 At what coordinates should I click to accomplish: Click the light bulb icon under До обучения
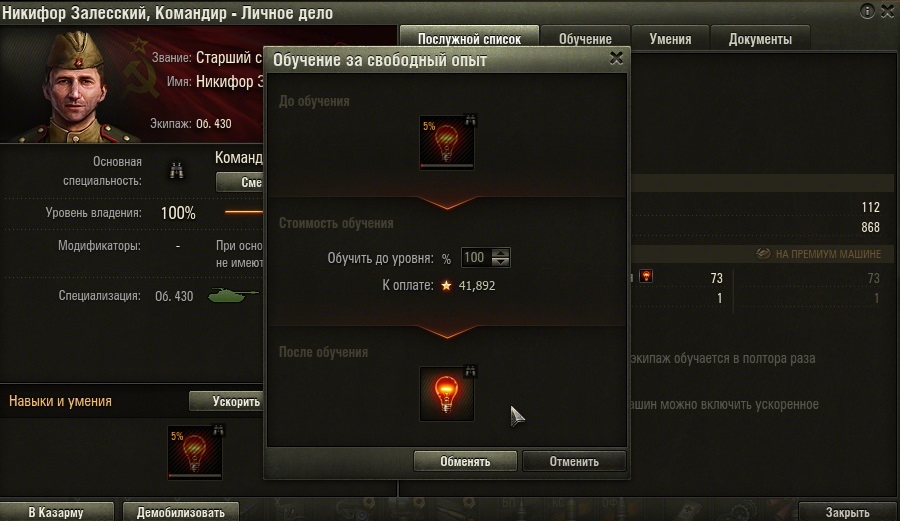click(448, 142)
